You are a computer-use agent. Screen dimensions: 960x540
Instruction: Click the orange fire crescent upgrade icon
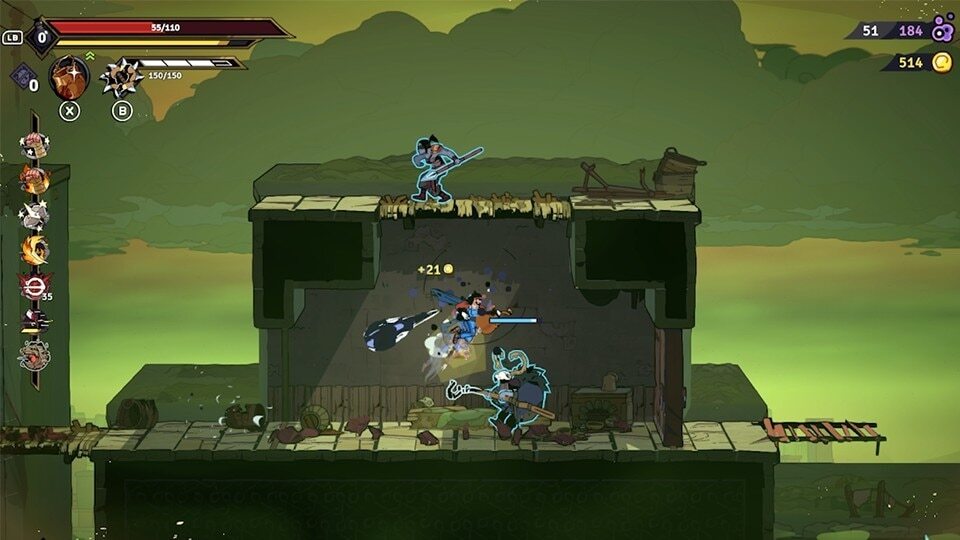[34, 250]
